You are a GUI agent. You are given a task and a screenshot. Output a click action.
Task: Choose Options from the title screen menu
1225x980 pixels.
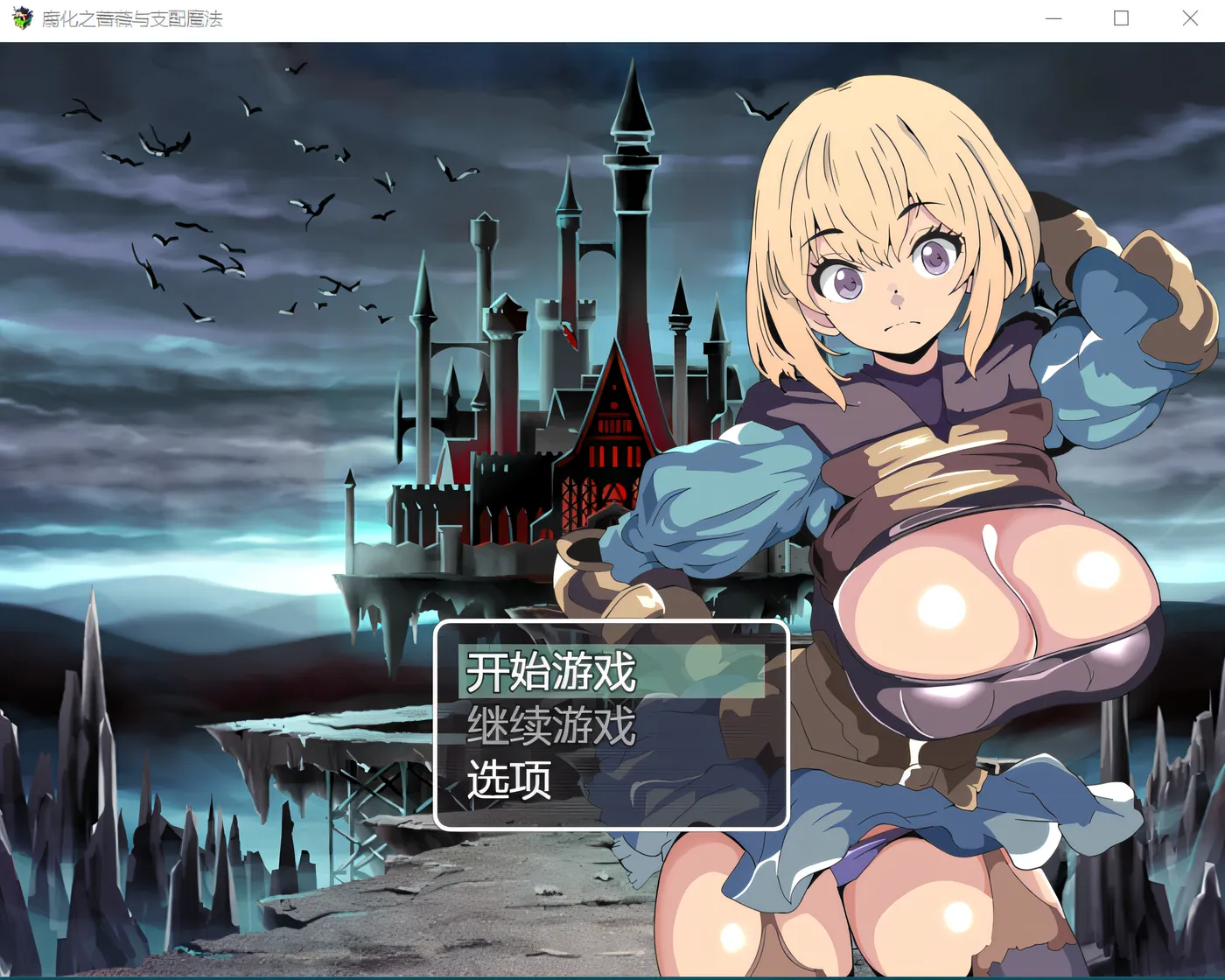[510, 777]
